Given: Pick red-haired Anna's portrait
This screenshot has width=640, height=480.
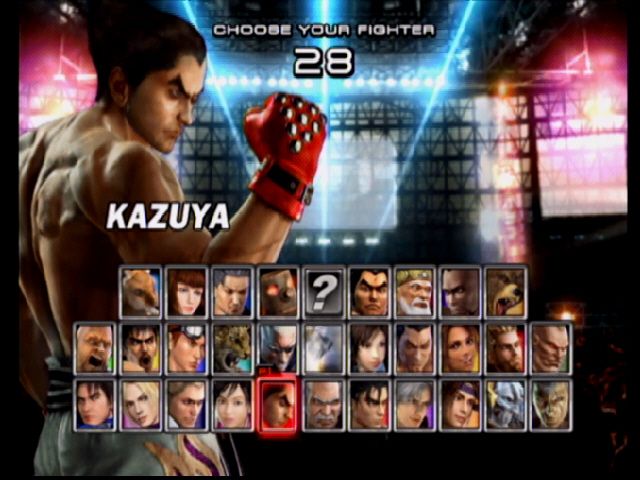Looking at the screenshot, I should point(186,292).
